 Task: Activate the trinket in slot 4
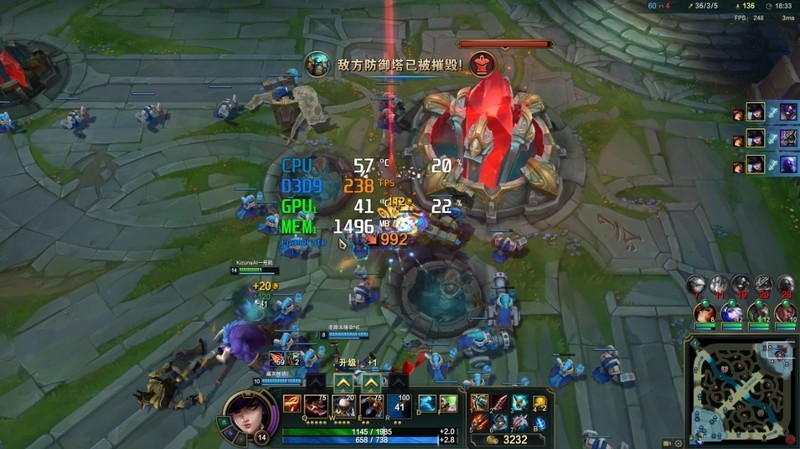coord(540,403)
